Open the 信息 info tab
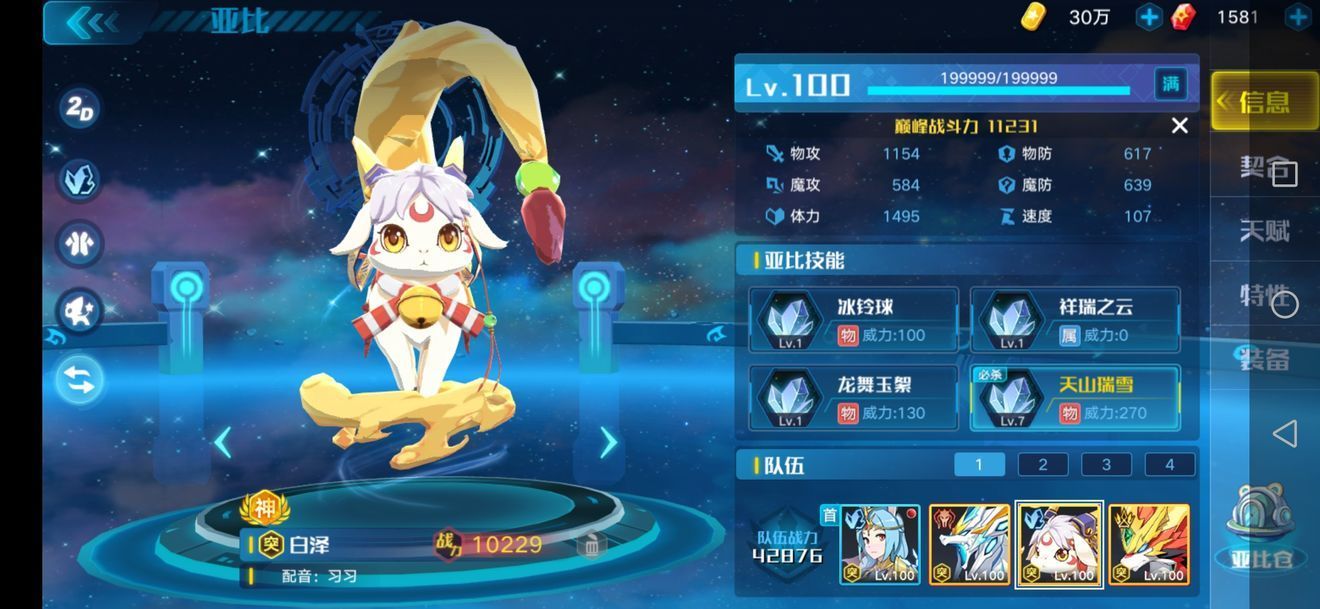 1264,102
